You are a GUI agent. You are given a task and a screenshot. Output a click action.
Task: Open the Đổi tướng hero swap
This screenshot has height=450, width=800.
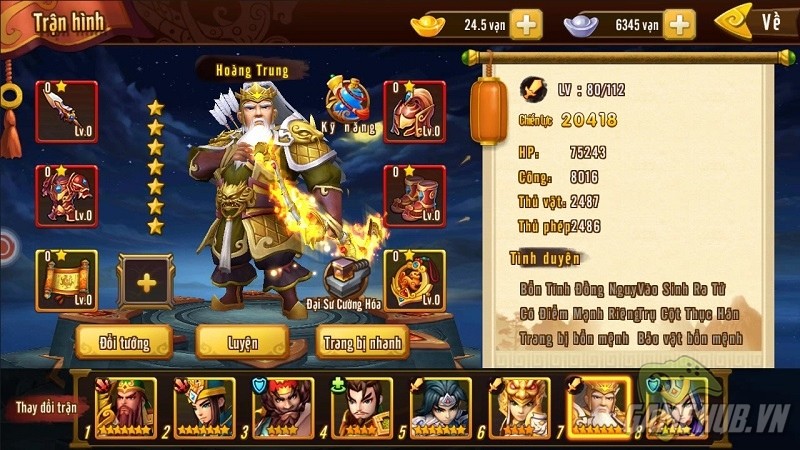112,343
